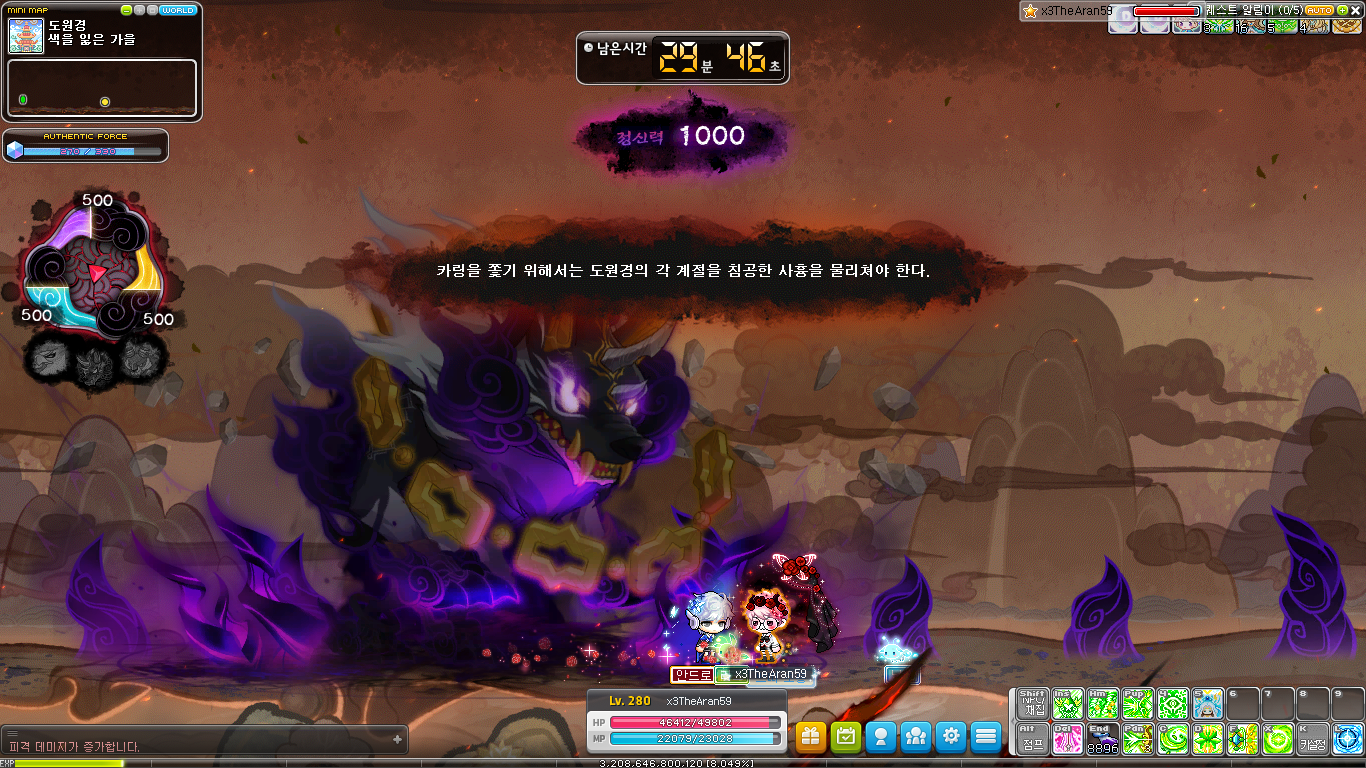Open the green calendar event button

pyautogui.click(x=846, y=737)
